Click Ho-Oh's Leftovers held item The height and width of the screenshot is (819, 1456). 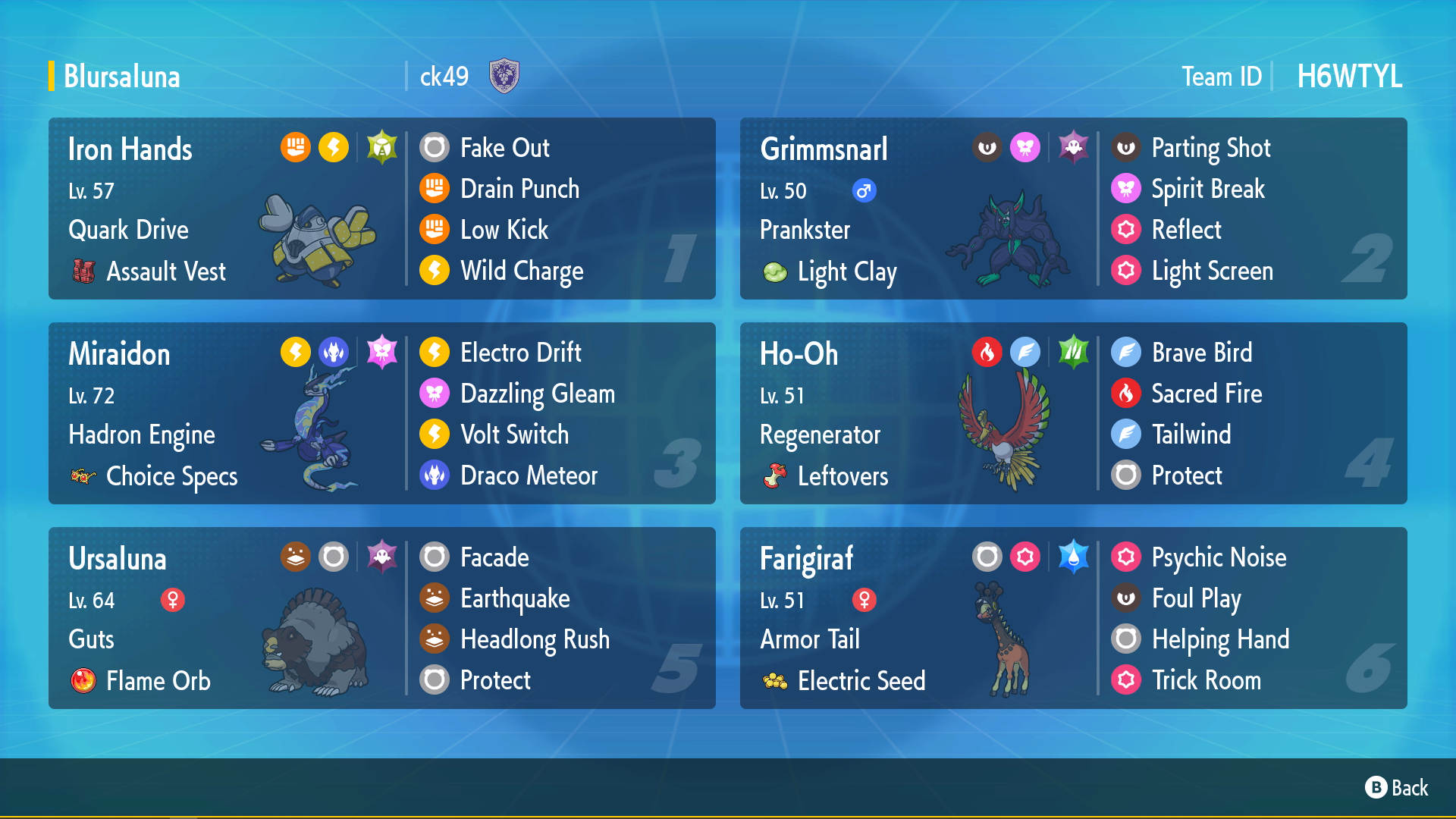pos(842,476)
